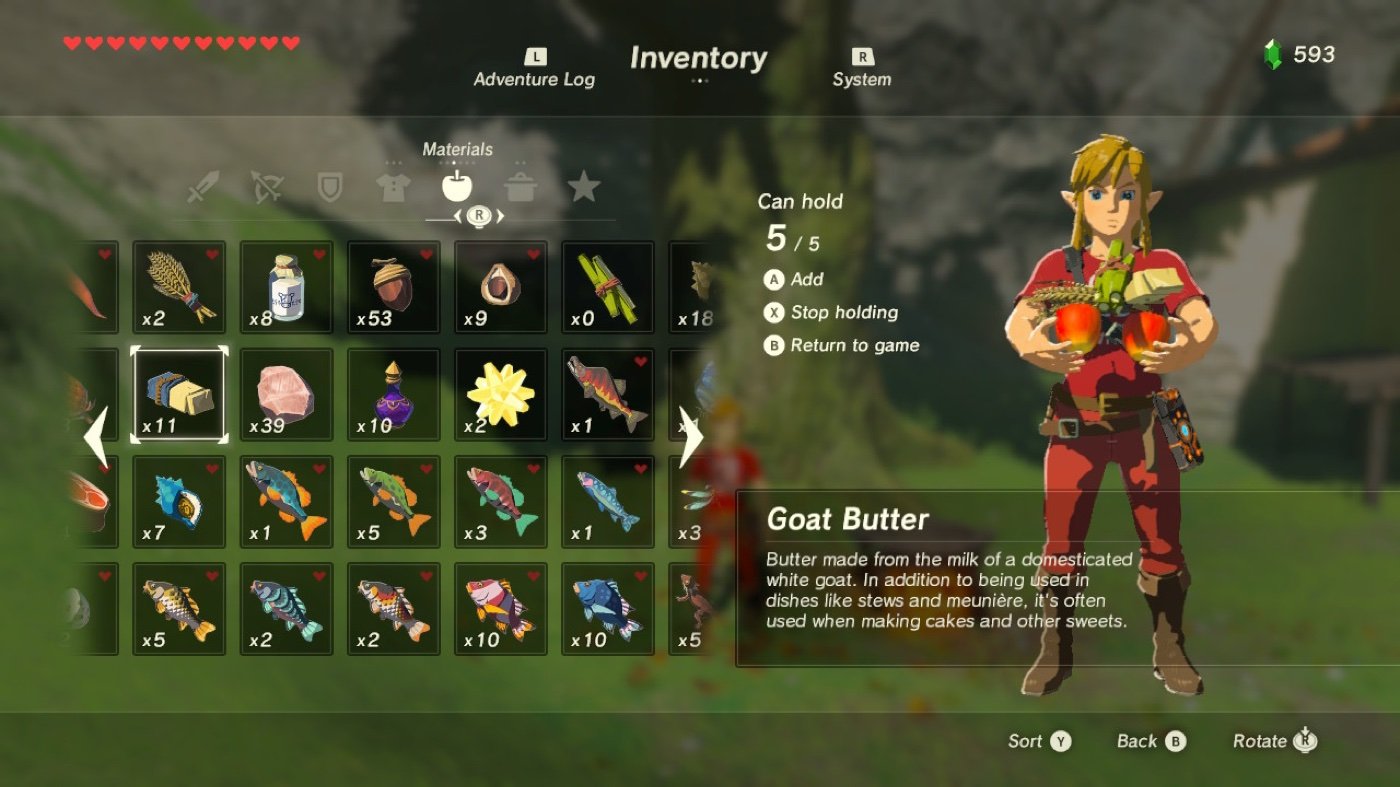The width and height of the screenshot is (1400, 787).
Task: Switch to the cooking pot food tab
Action: pos(520,186)
